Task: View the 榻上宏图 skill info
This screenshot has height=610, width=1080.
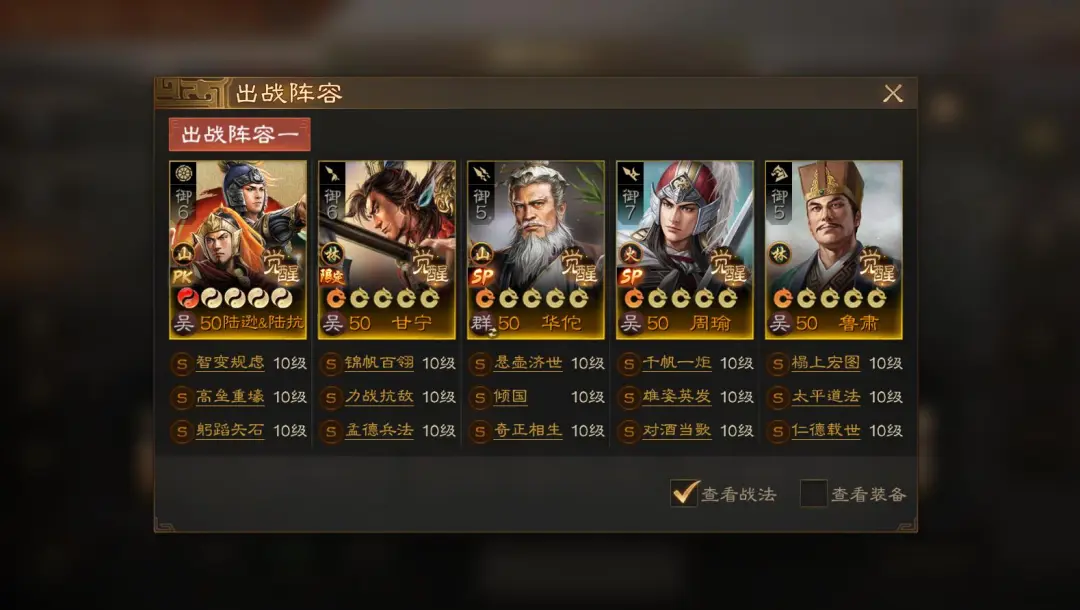Action: (x=826, y=363)
